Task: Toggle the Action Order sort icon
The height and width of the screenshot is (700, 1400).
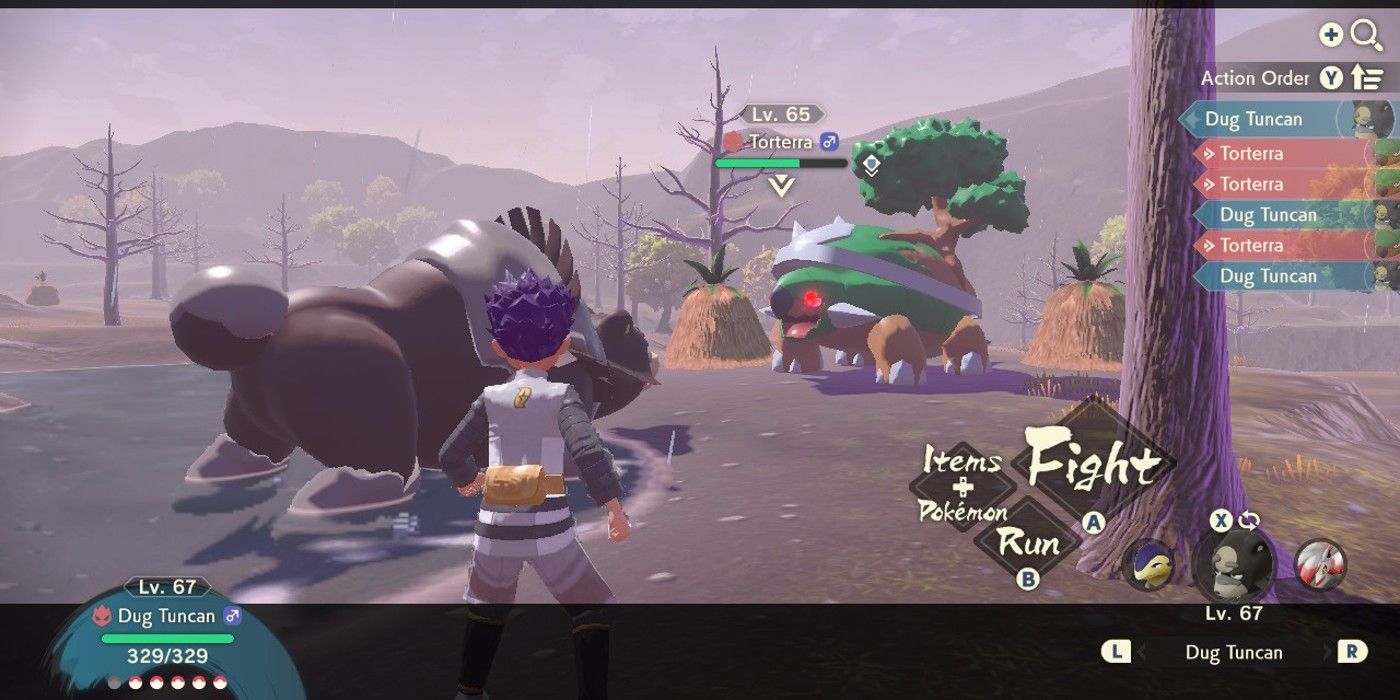Action: [x=1365, y=77]
